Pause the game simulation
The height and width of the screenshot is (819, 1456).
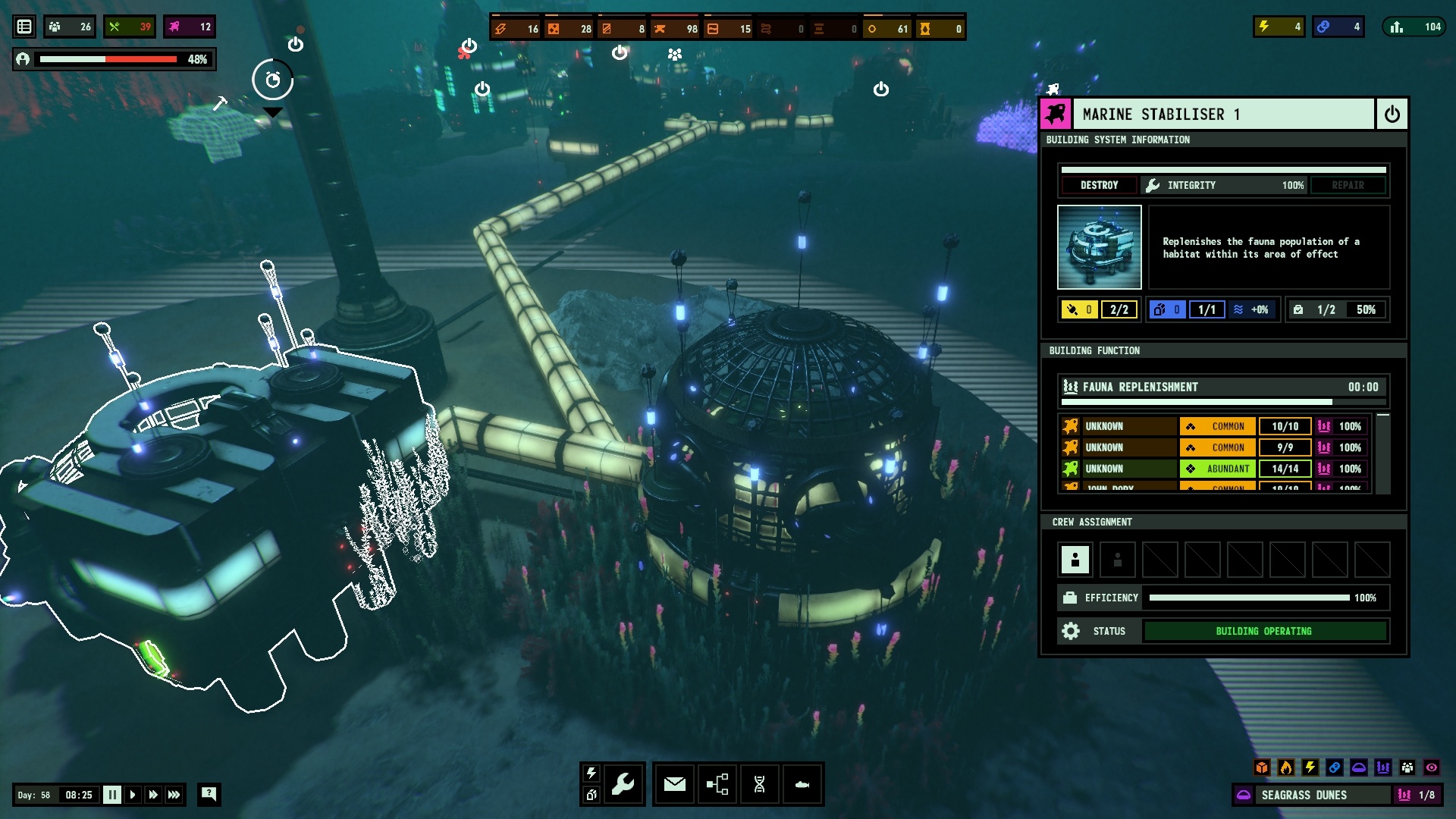[x=111, y=795]
